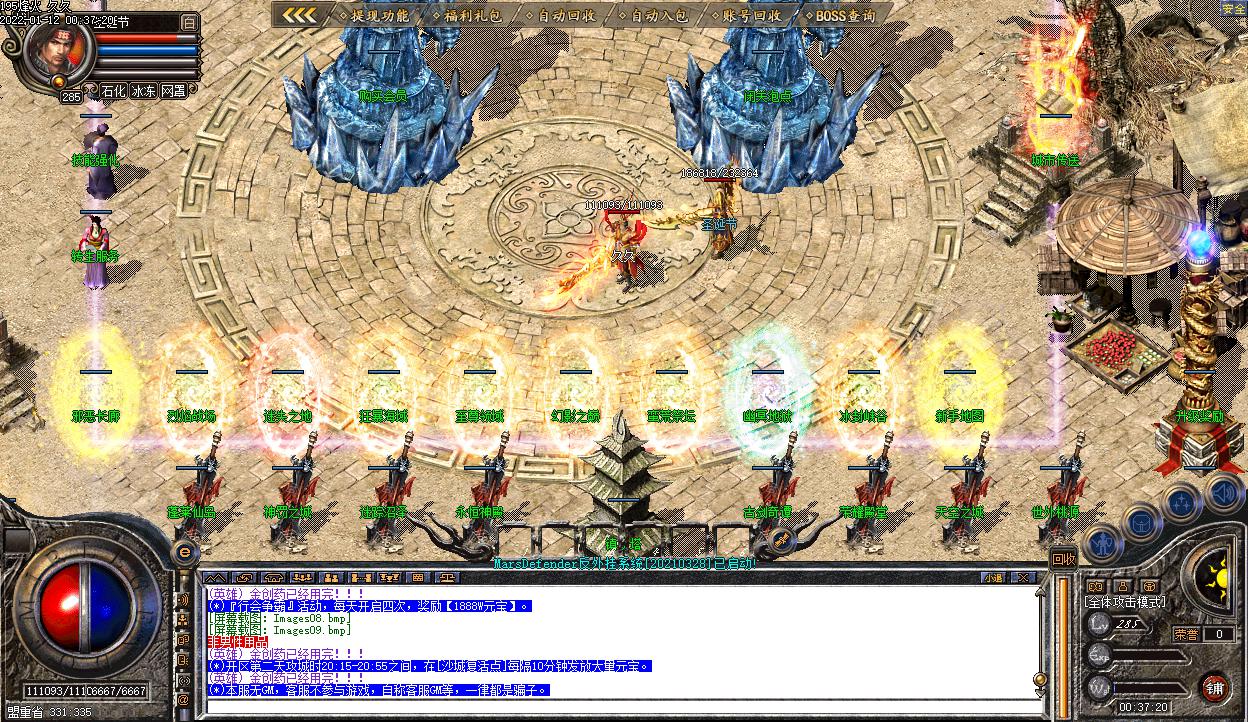Click the 小退 button above the chat
Viewport: 1248px width, 722px height.
[992, 577]
